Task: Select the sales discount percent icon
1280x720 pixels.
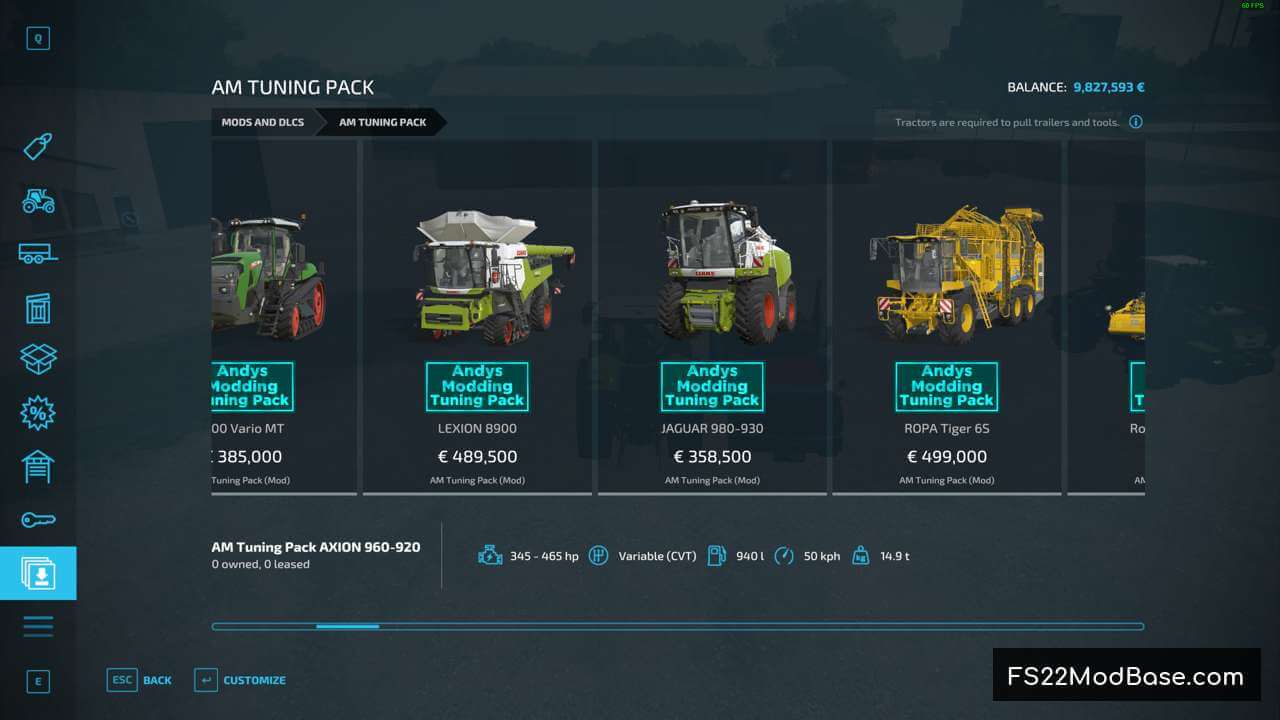Action: (x=38, y=413)
